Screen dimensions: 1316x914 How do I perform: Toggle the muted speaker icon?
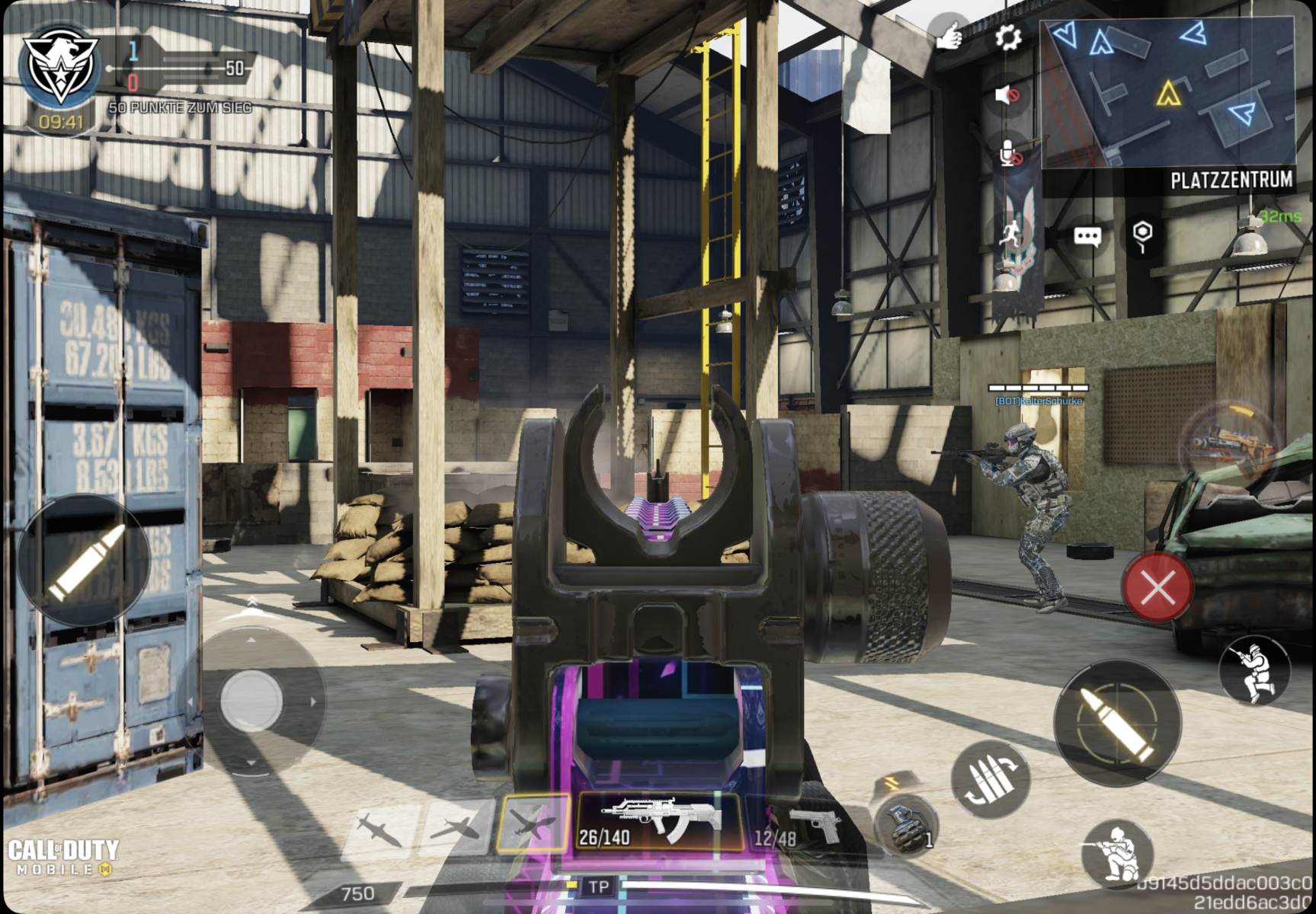pos(1007,95)
